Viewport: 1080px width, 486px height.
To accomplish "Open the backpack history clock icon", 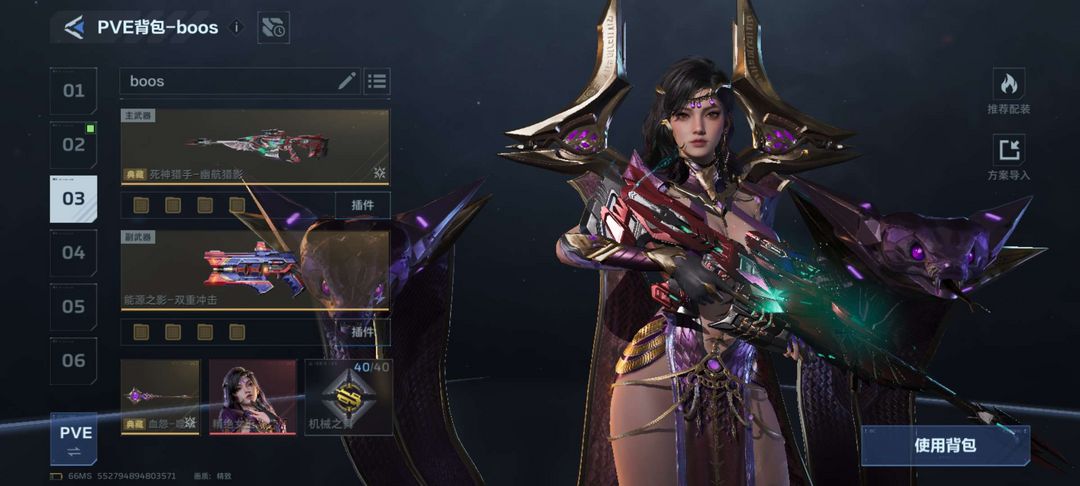I will (x=273, y=28).
